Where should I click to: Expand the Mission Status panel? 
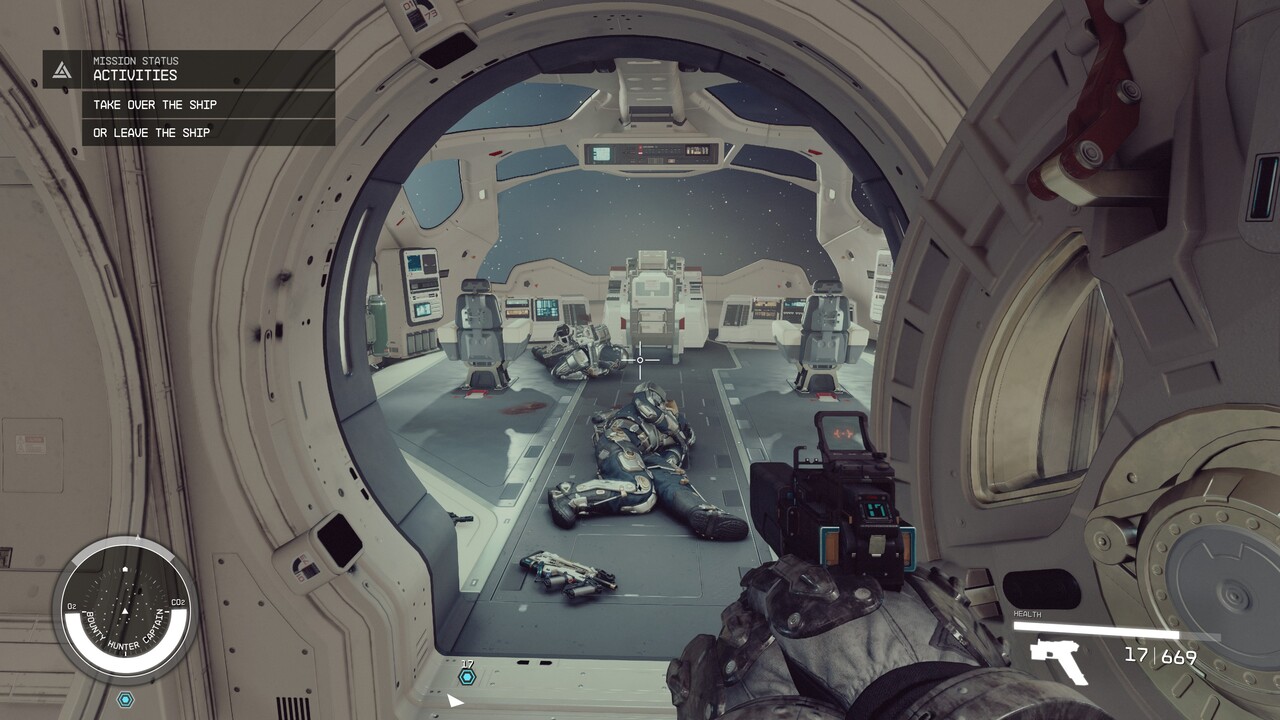[135, 62]
